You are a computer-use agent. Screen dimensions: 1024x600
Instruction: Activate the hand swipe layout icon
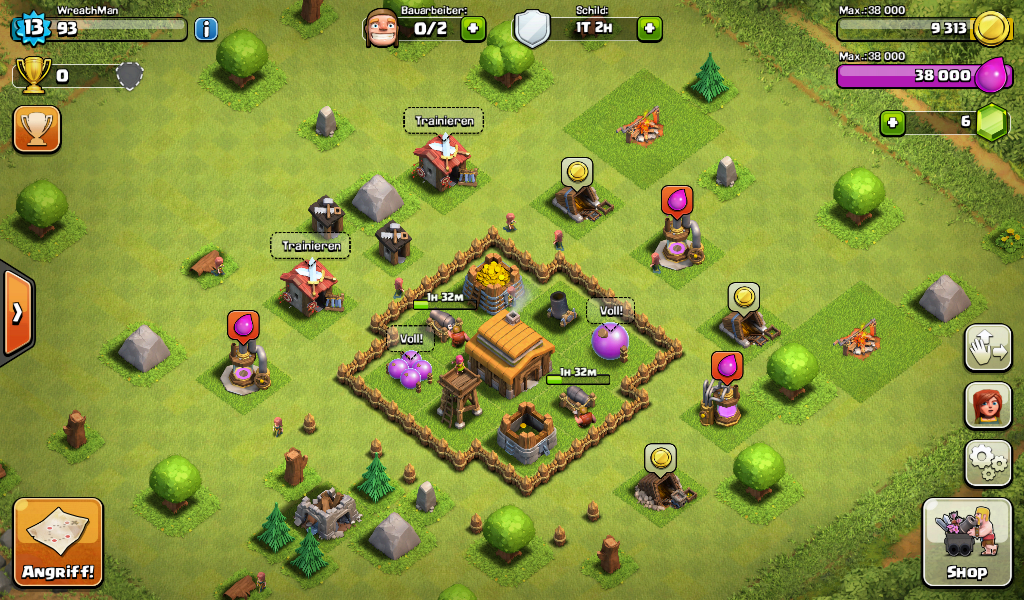pos(988,348)
